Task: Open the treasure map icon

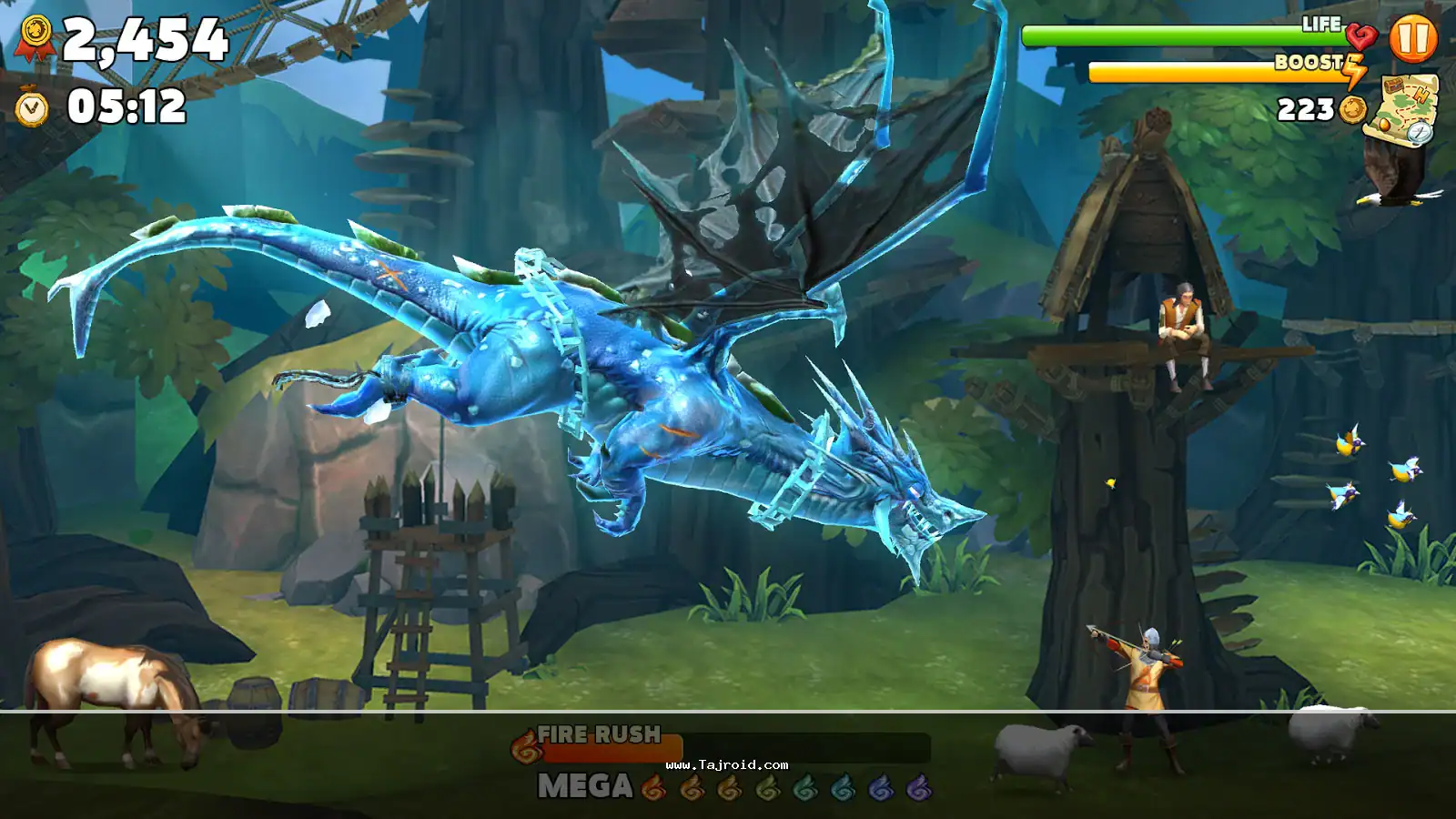Action: 1403,108
